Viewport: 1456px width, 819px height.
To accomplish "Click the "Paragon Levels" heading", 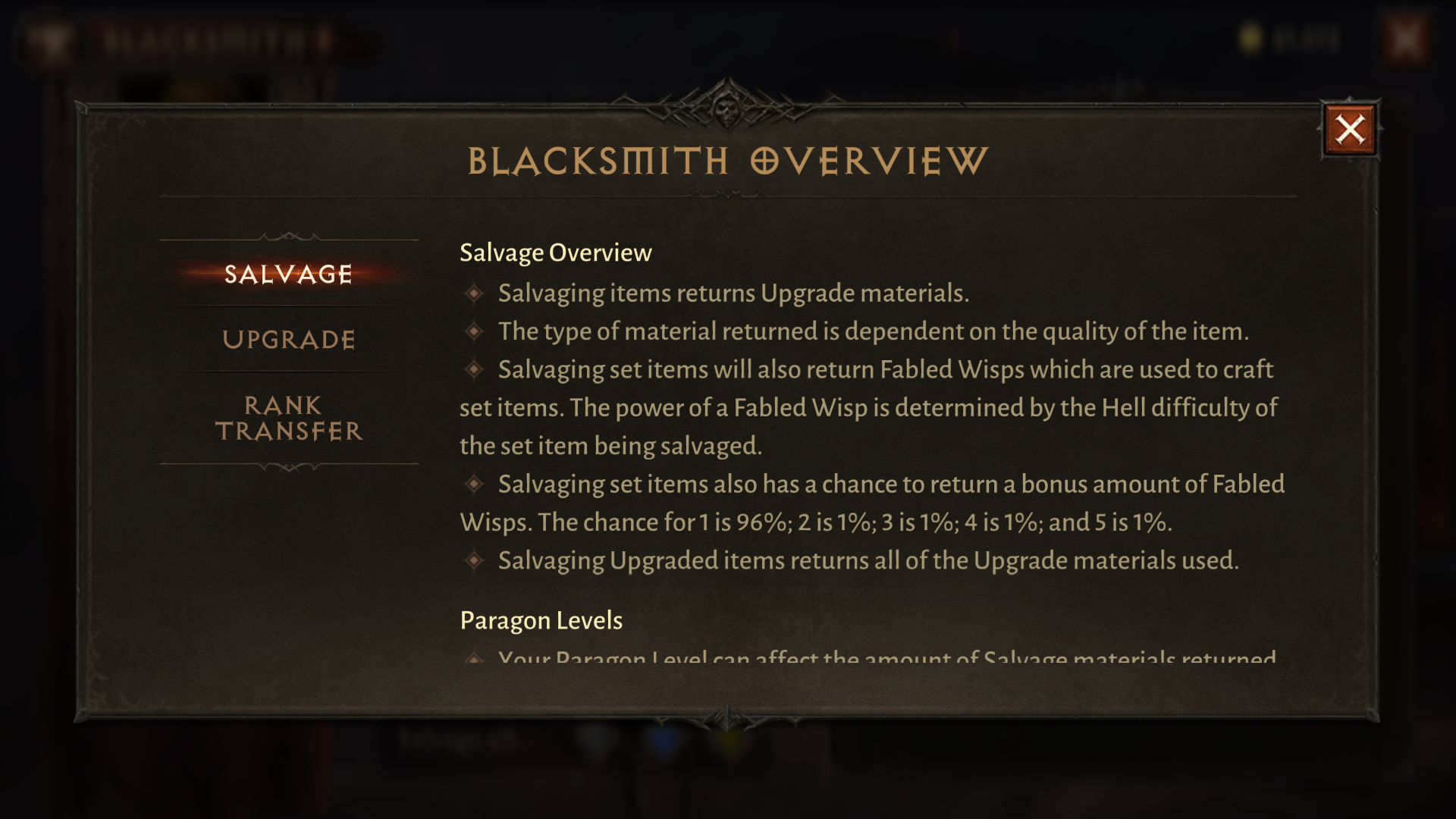I will click(x=541, y=620).
